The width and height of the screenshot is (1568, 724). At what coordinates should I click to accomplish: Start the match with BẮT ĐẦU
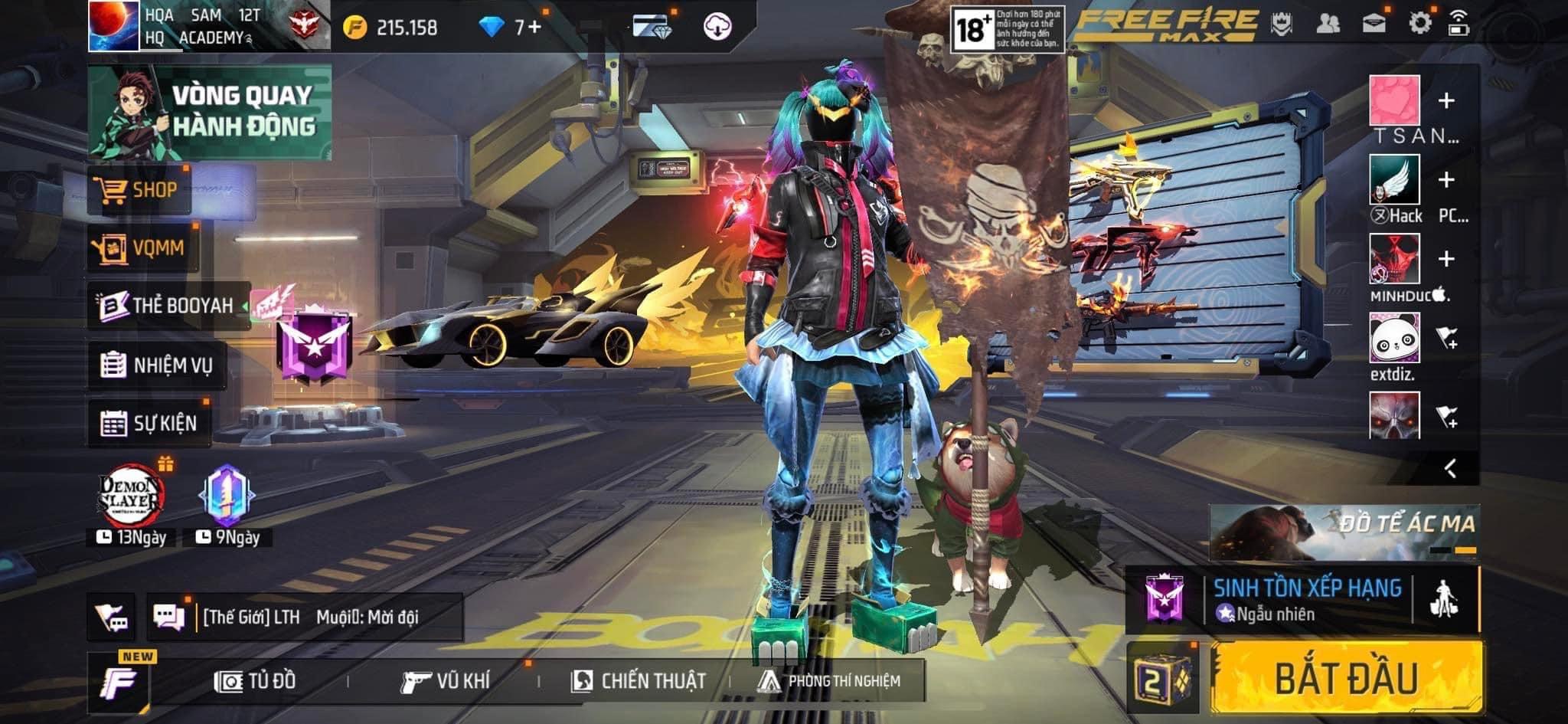coord(1346,677)
